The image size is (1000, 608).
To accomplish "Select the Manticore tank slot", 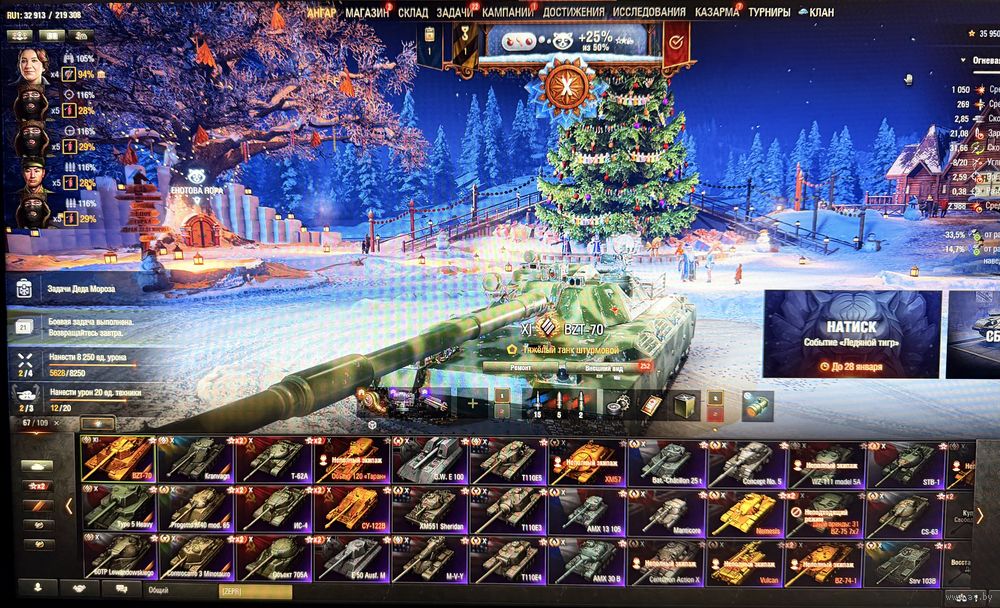I will click(669, 510).
